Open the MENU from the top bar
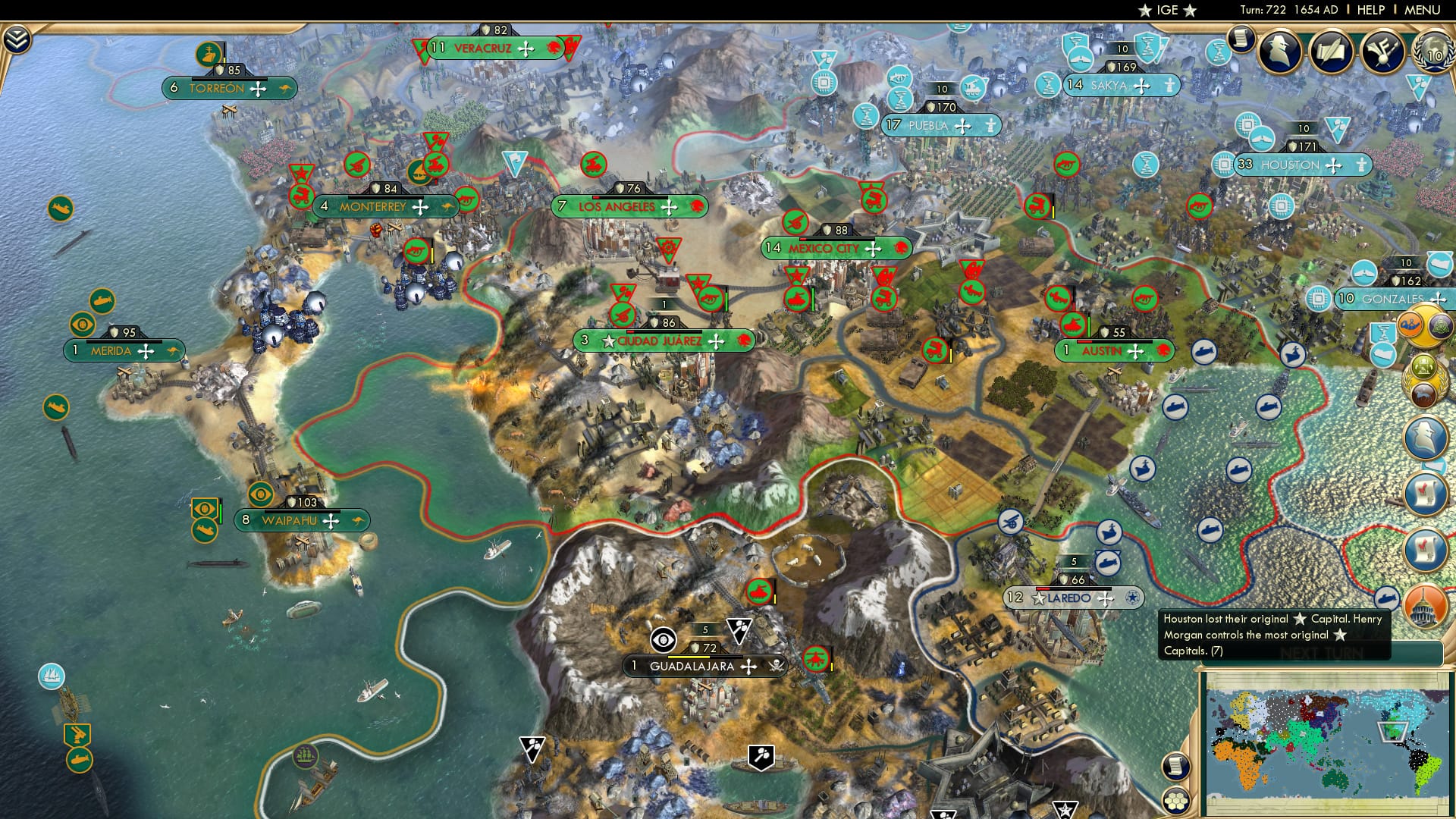Image resolution: width=1456 pixels, height=819 pixels. 1422,10
